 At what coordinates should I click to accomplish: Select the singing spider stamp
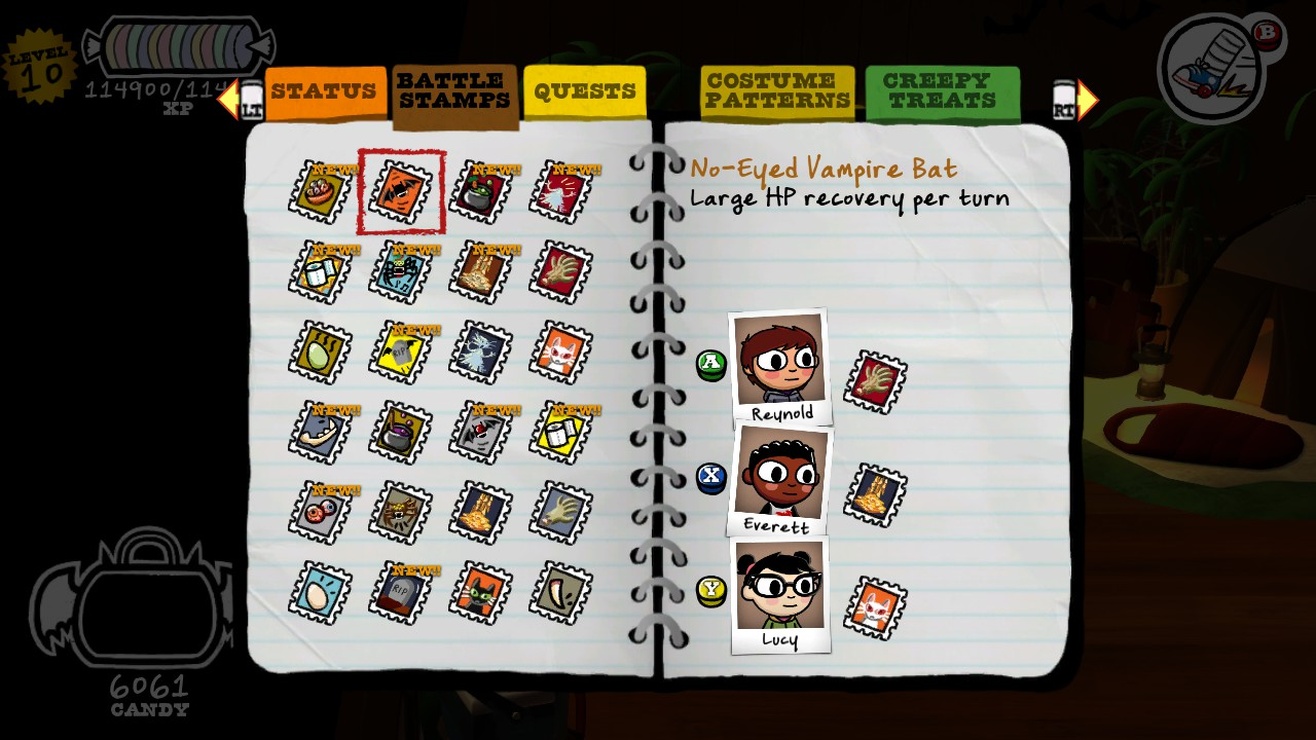pyautogui.click(x=400, y=270)
